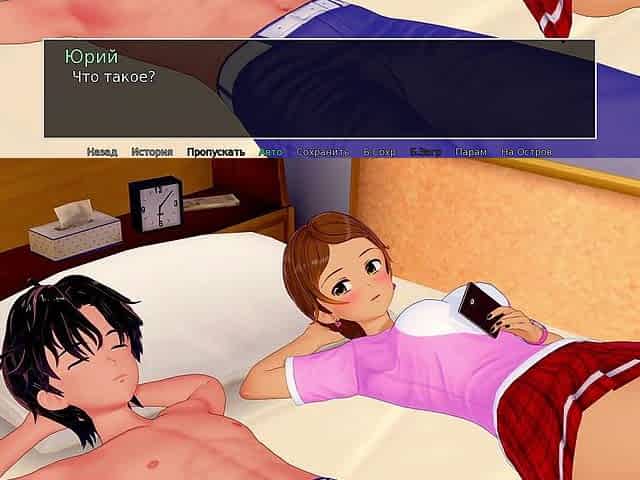
Task: Open the Сохранить save screen
Action: click(x=322, y=152)
